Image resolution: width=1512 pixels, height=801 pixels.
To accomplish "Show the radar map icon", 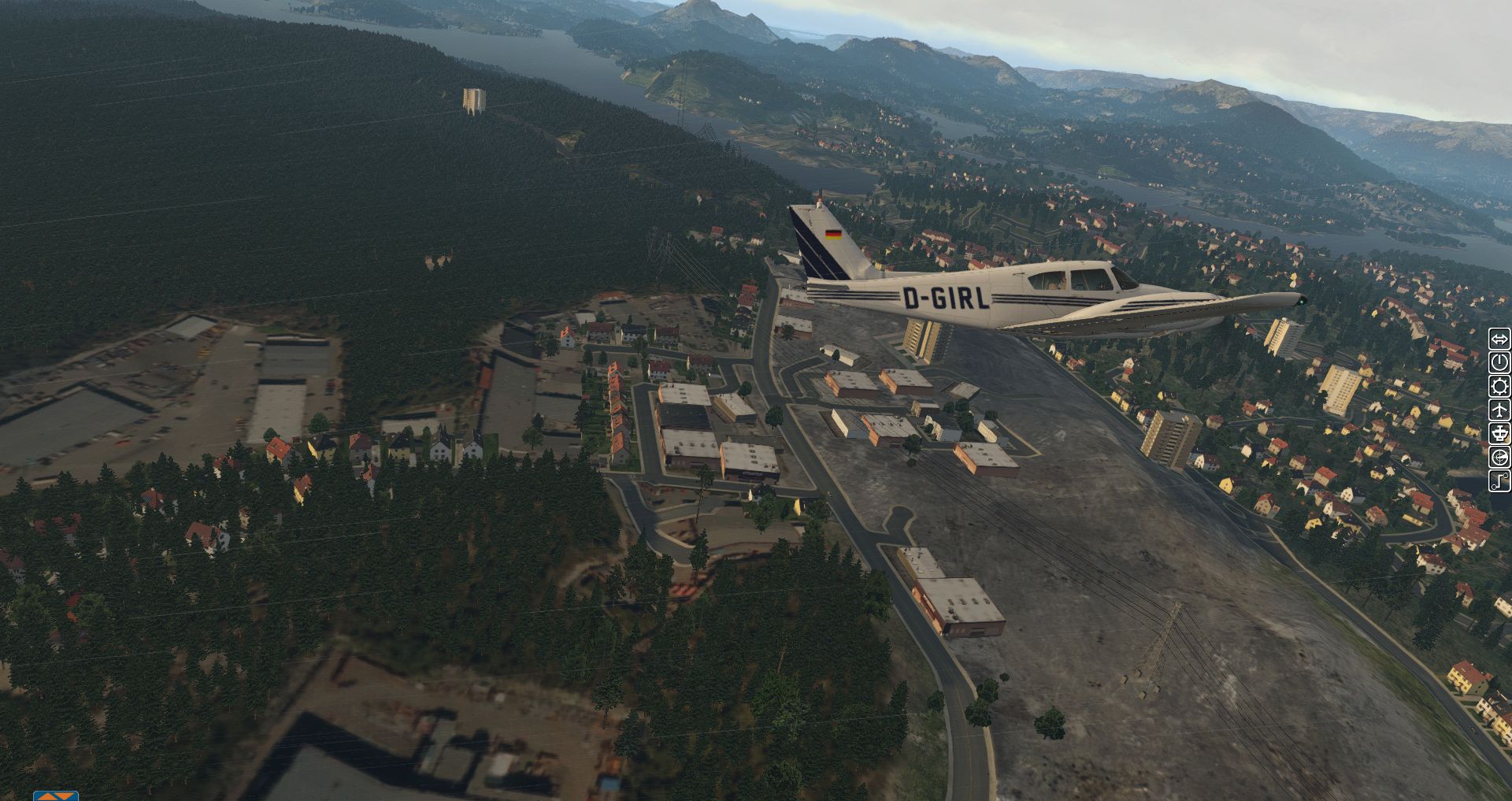I will 1499,457.
